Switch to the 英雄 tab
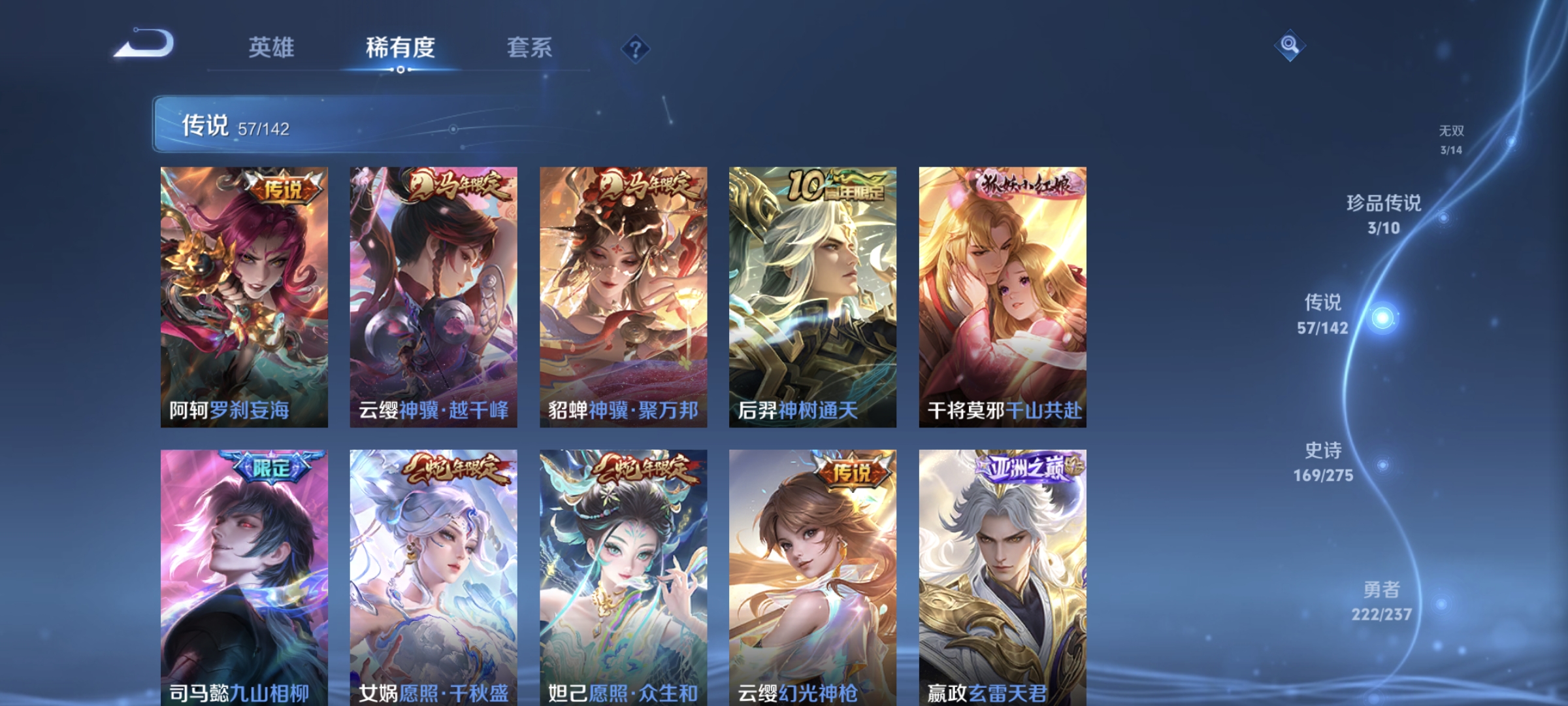Image resolution: width=1568 pixels, height=706 pixels. coord(272,47)
